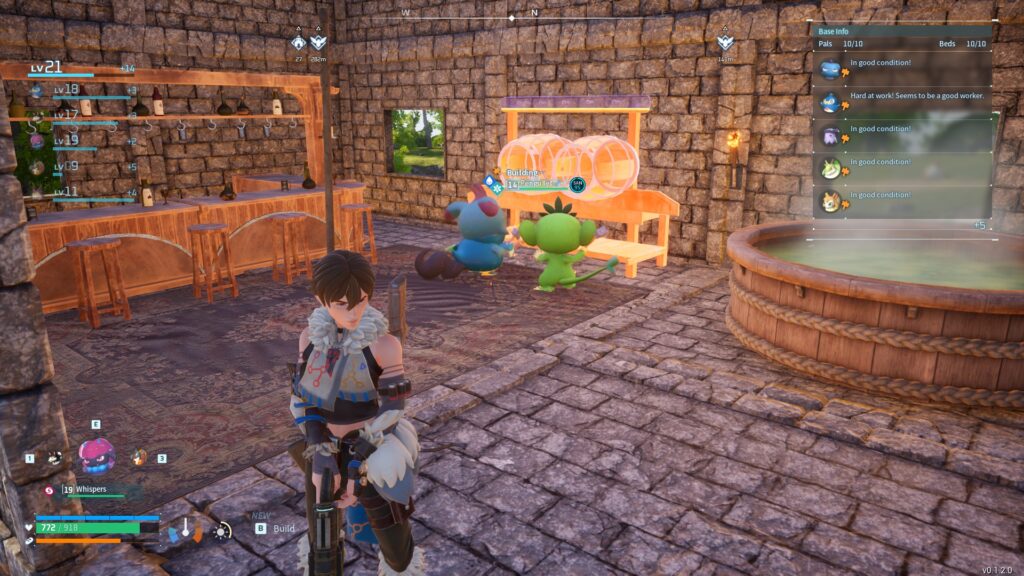Pick the orange pal beside slot 3
Image resolution: width=1024 pixels, height=576 pixels.
point(138,457)
